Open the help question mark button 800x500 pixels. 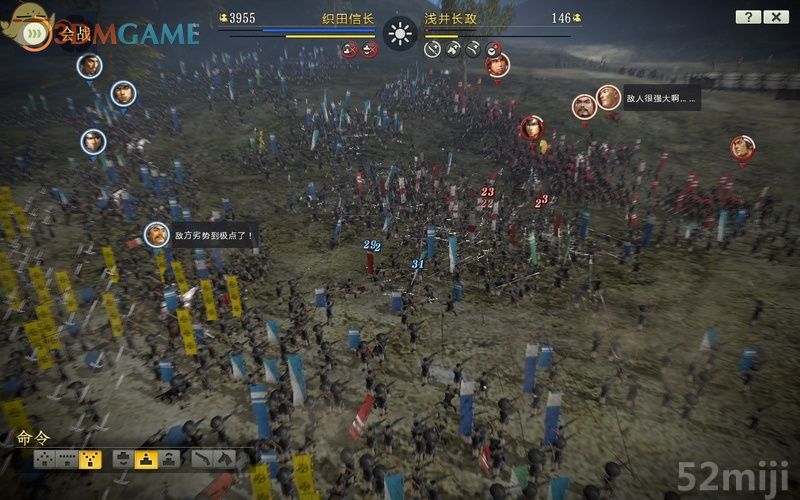click(748, 17)
